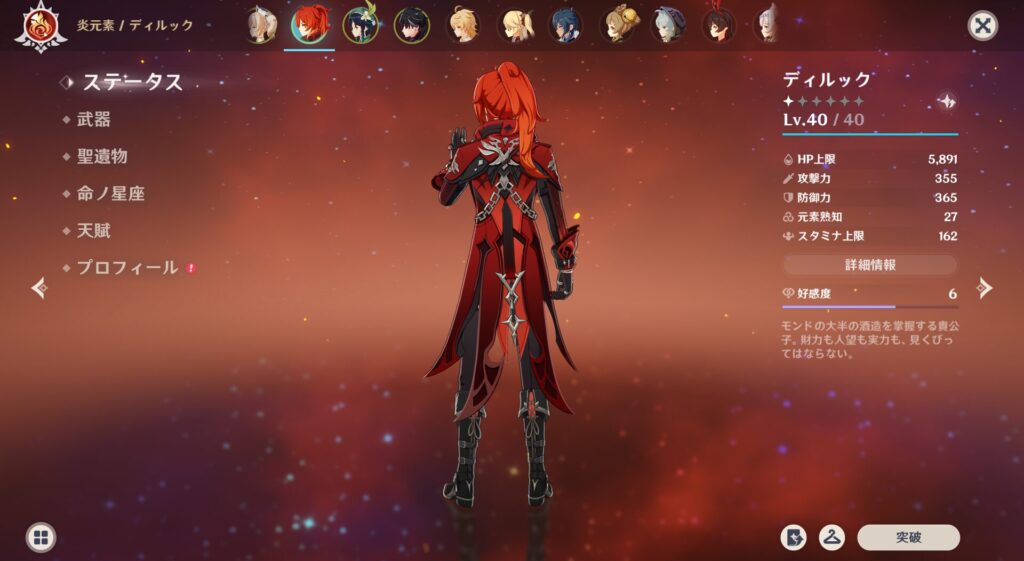Select Venti's portrait with the white flower
Screen dimensions: 1024x561
tap(360, 25)
